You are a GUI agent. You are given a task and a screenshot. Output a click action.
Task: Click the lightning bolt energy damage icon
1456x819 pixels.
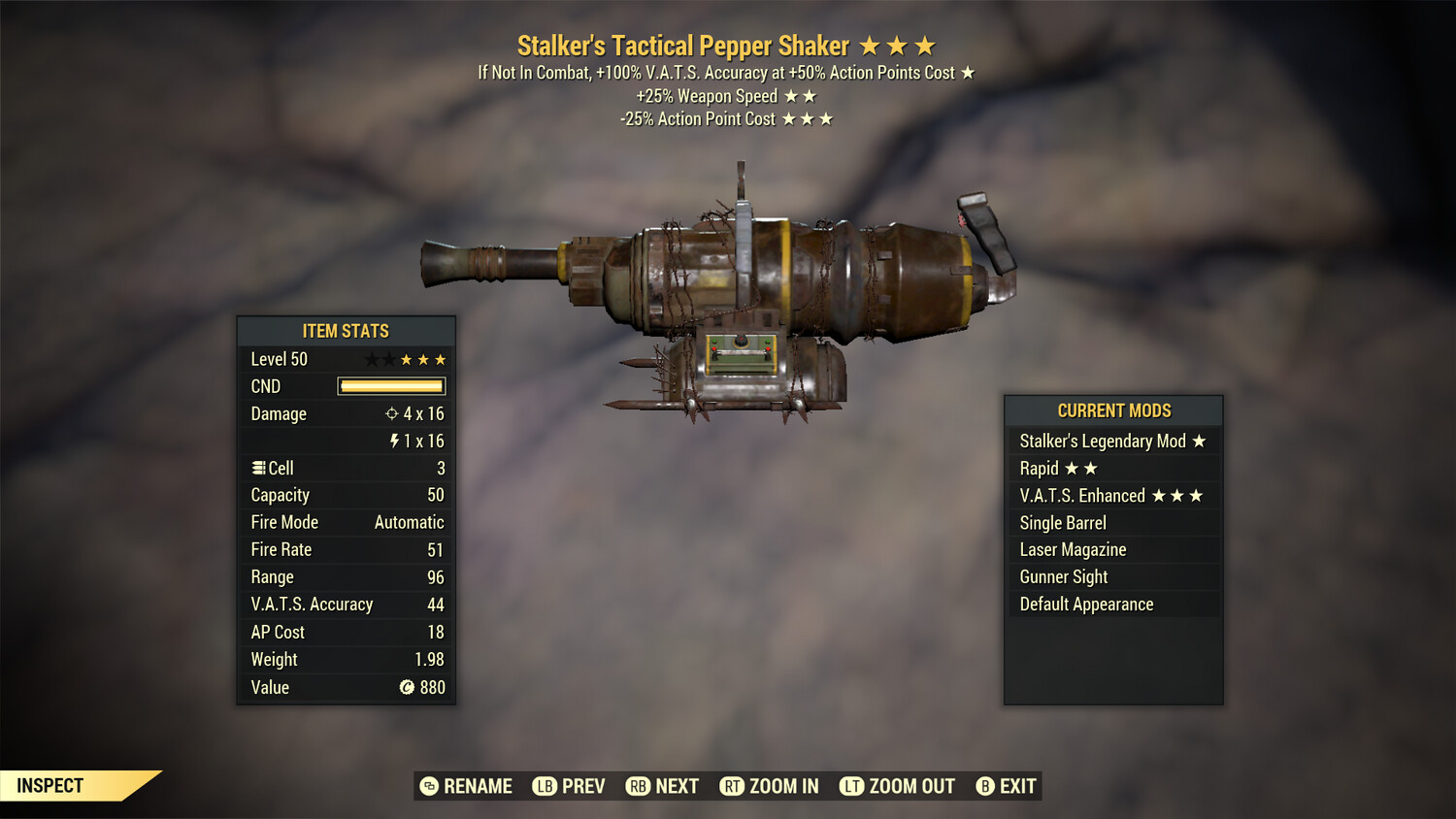(396, 441)
